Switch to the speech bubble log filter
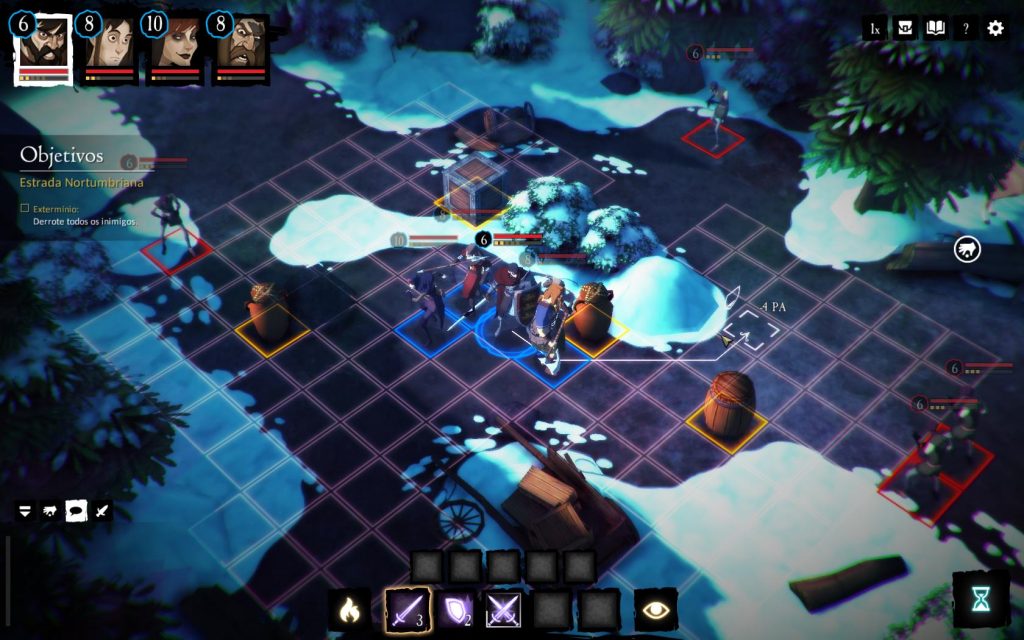Screen dimensions: 1024x640 pyautogui.click(x=76, y=511)
